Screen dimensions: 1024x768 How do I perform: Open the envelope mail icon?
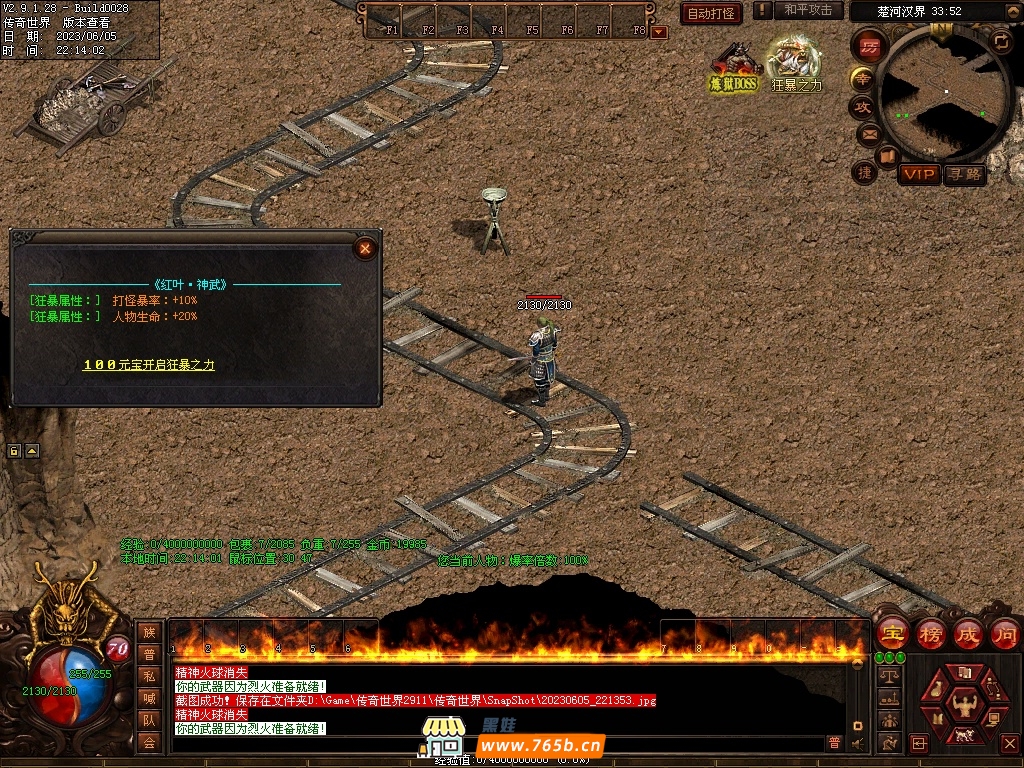(x=868, y=134)
